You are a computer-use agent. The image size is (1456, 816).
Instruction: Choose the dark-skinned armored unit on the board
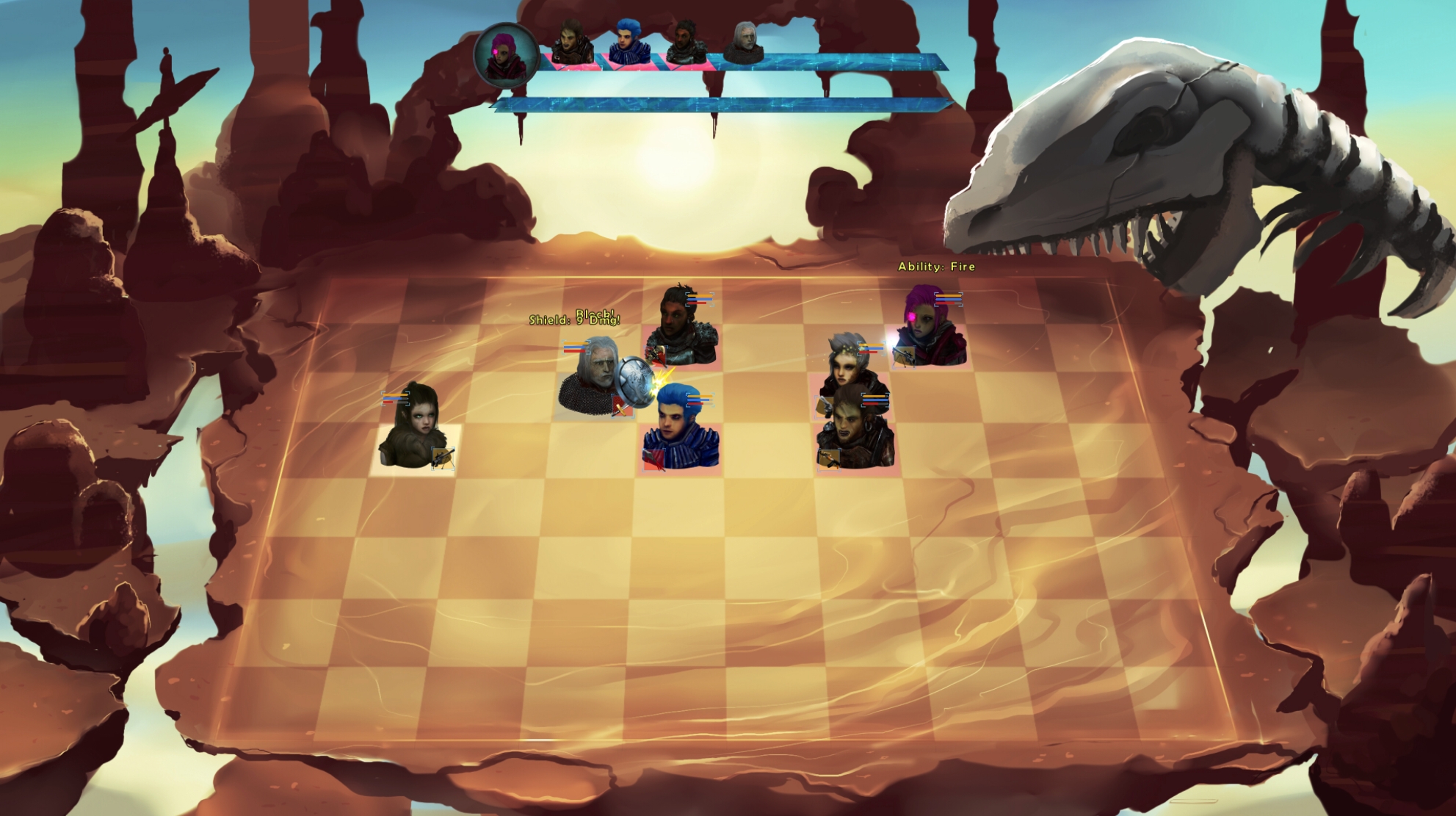679,328
